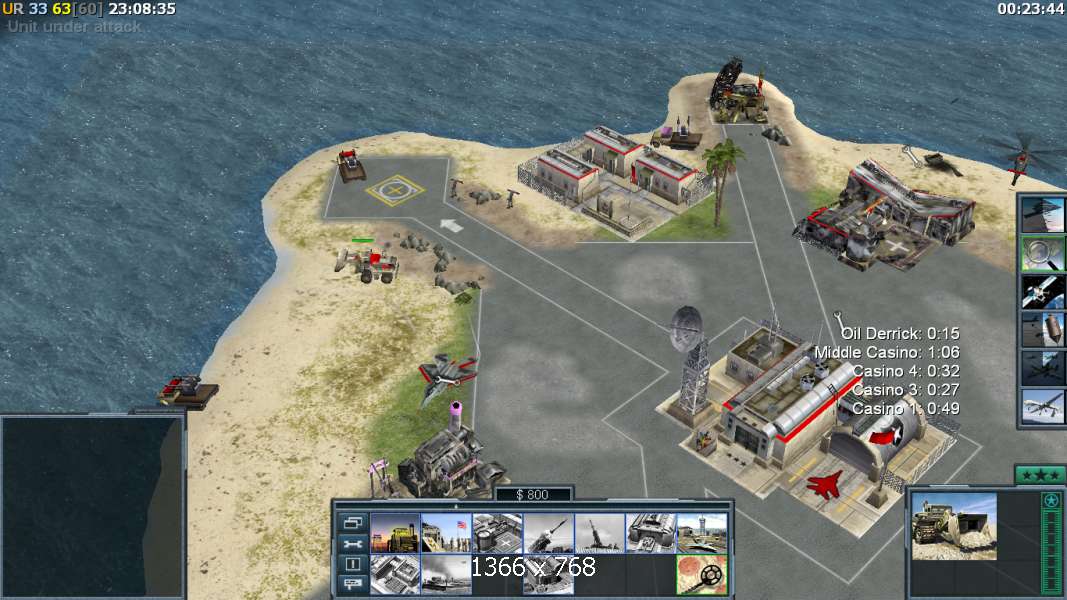
Task: Build the War Factory
Action: coord(650,533)
